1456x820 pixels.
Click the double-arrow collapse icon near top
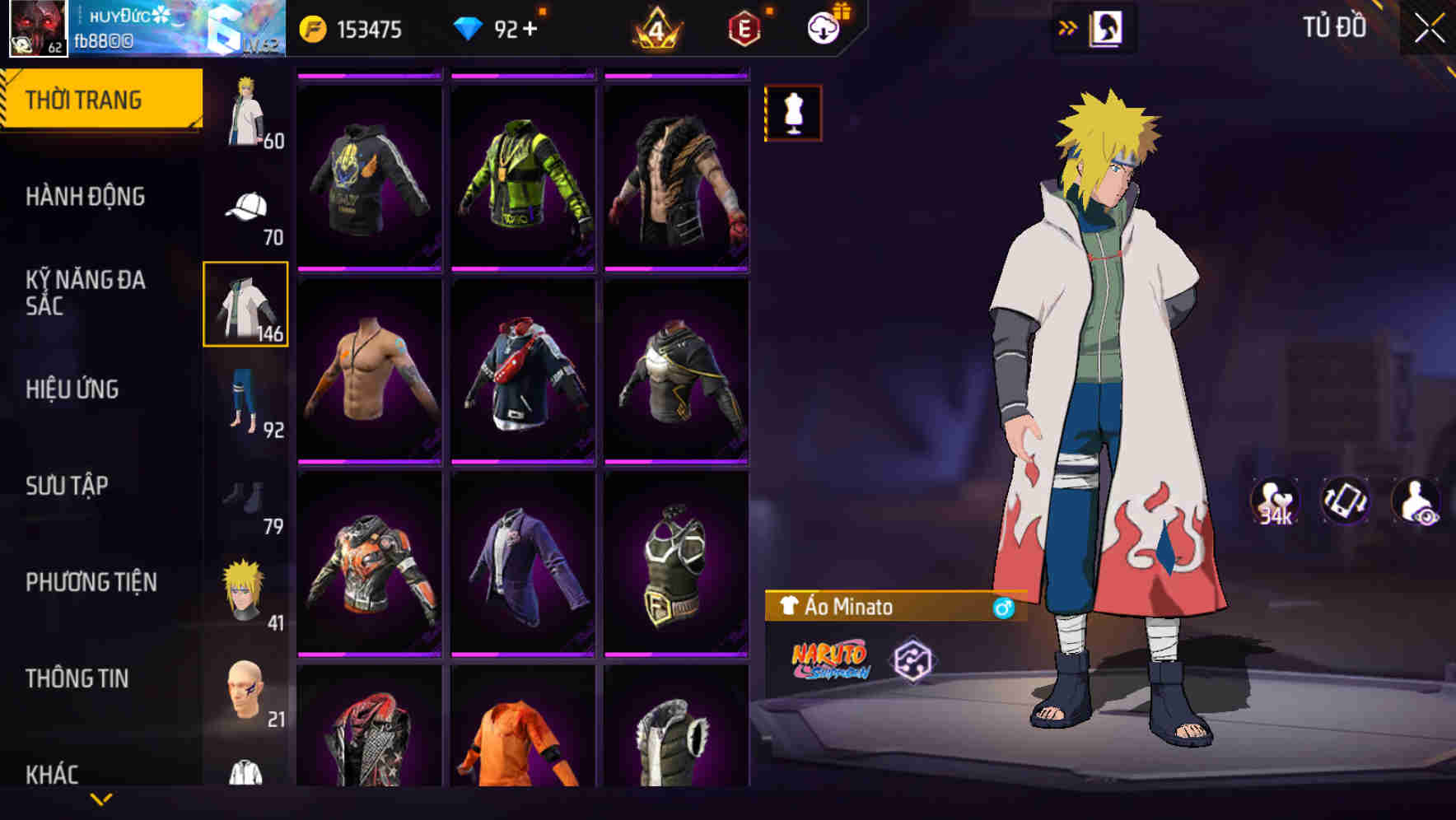click(x=1068, y=26)
